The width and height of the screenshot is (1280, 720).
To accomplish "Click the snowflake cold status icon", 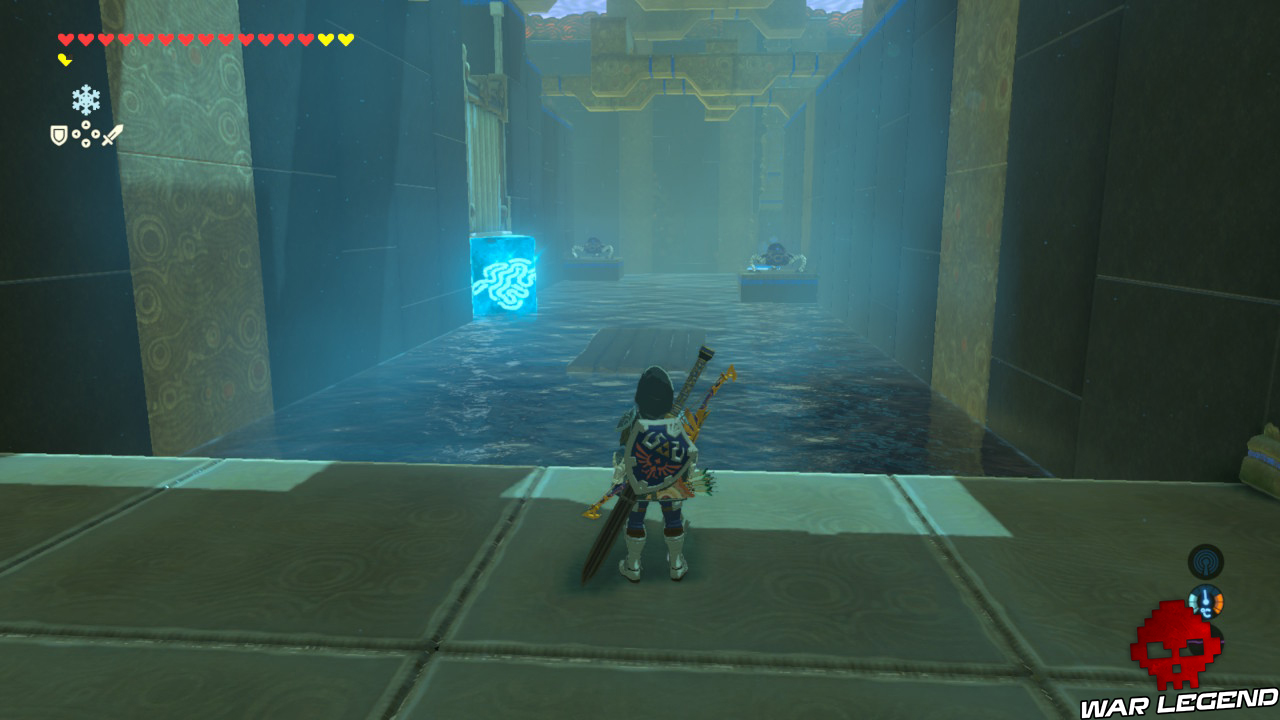I will (x=86, y=101).
